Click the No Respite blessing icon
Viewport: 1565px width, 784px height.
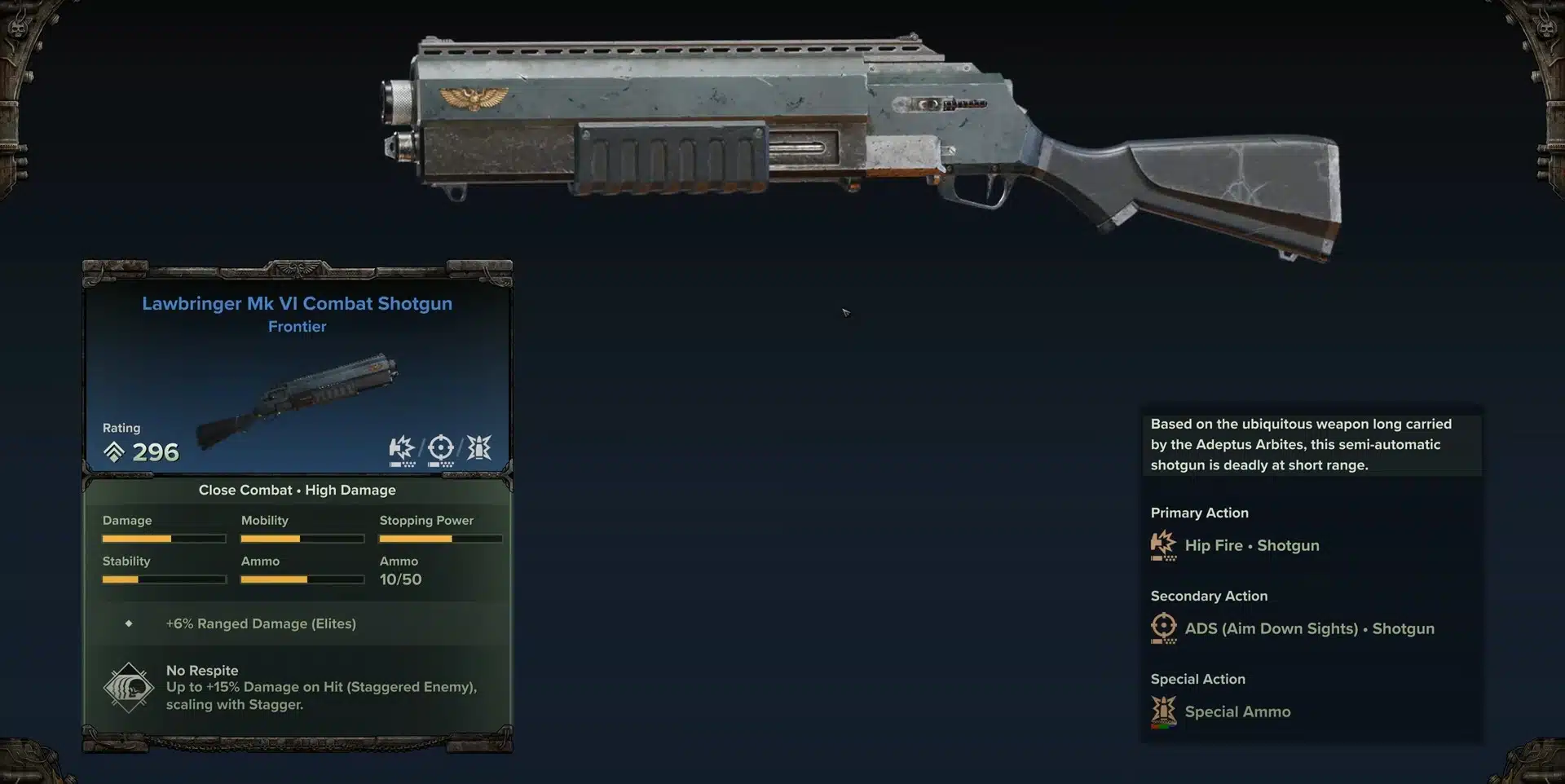[129, 688]
